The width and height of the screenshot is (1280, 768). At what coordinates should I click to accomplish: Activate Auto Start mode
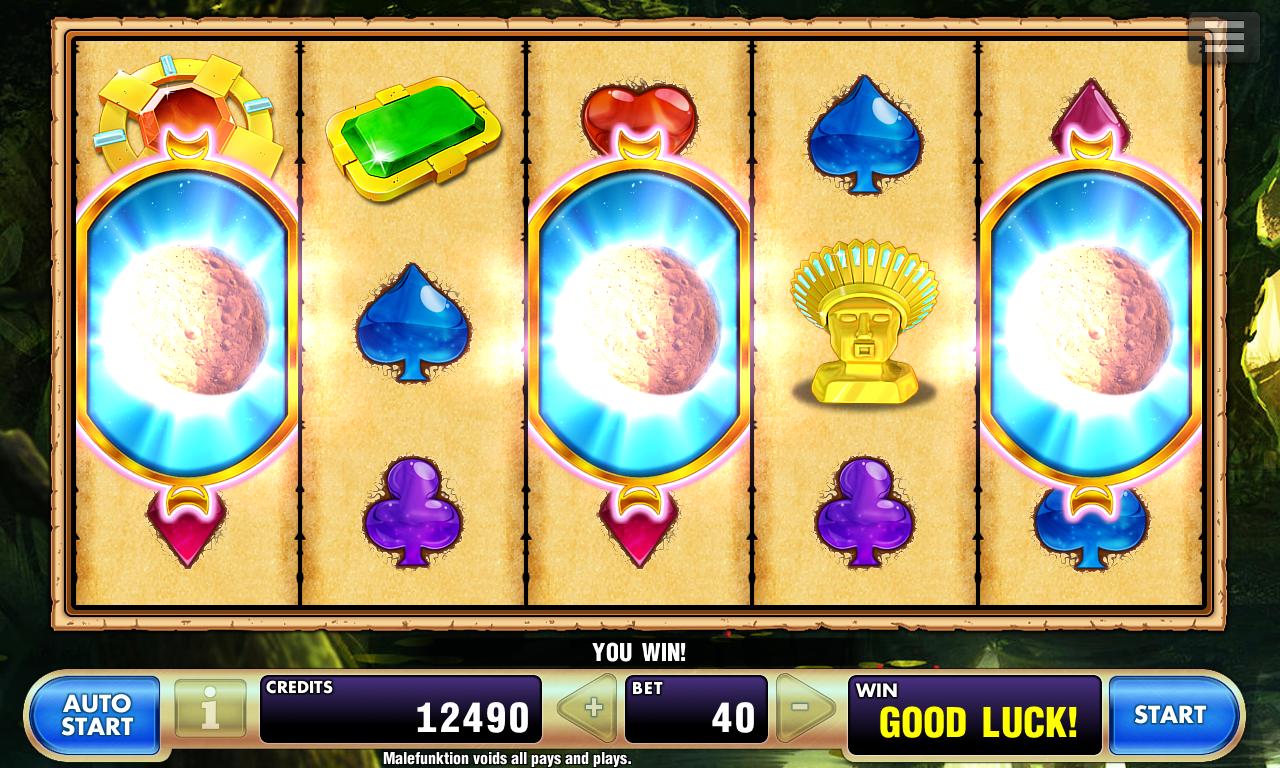pos(96,715)
